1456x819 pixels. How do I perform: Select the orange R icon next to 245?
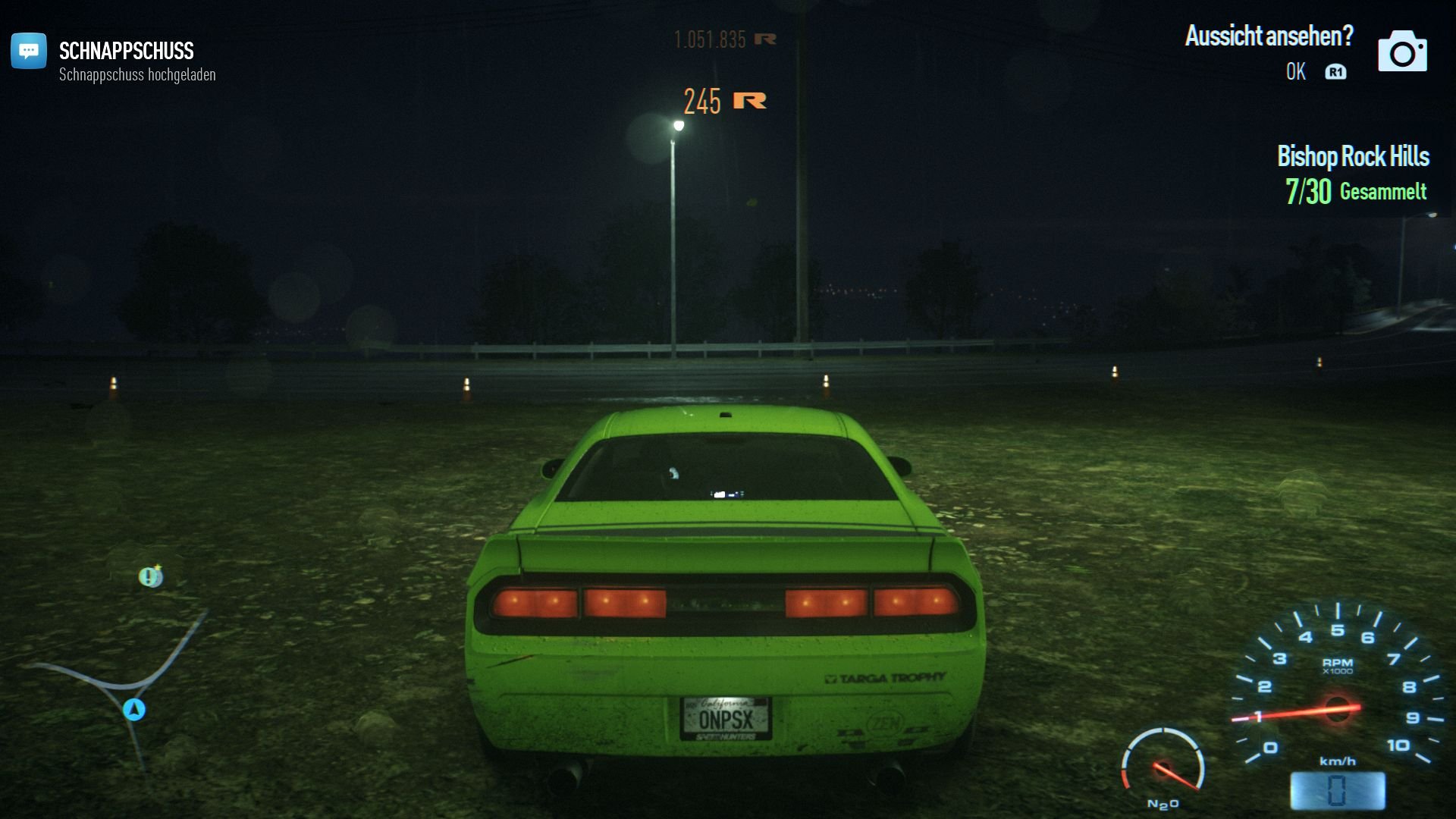click(748, 100)
